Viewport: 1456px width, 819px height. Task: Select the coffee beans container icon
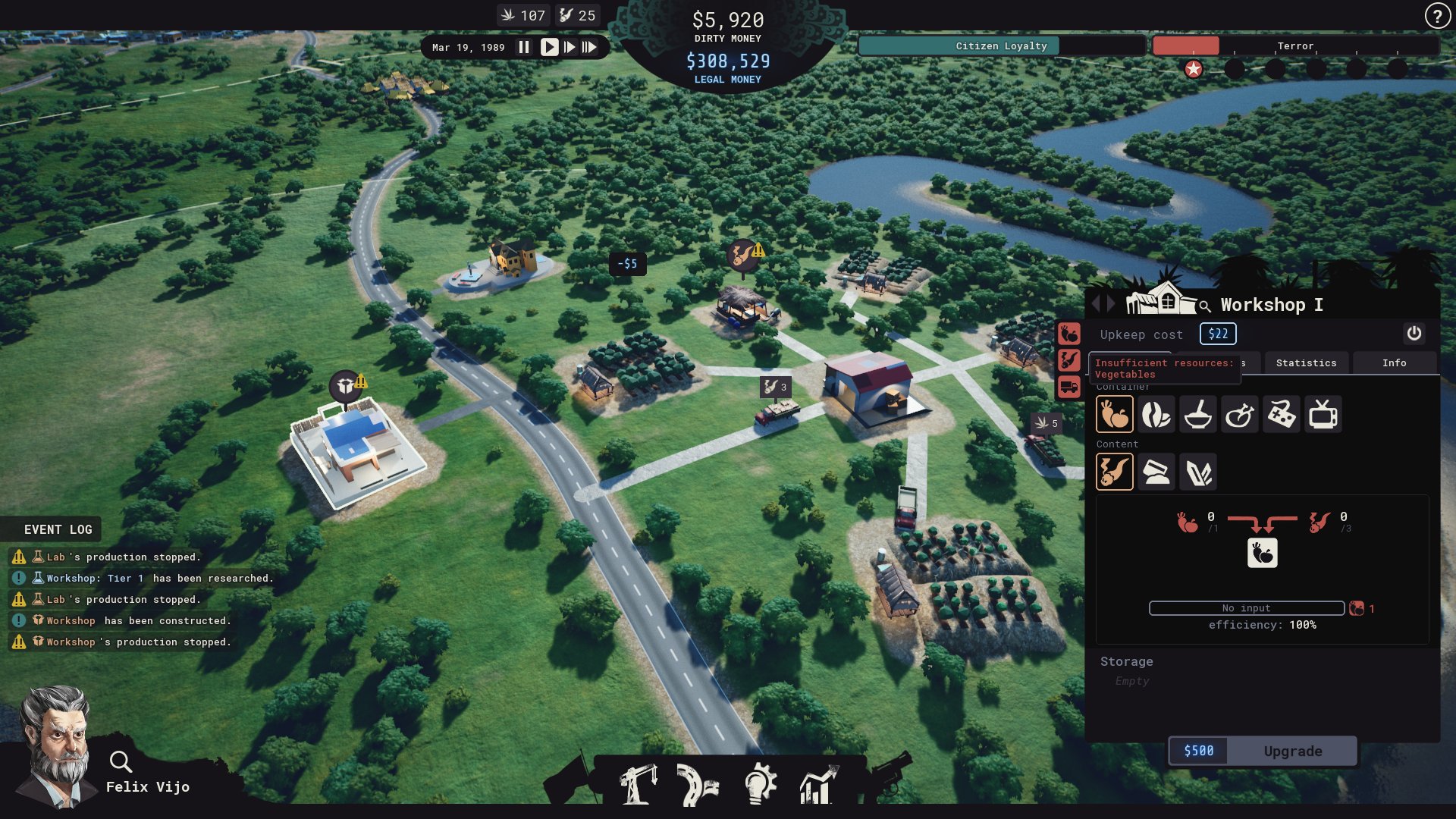1156,416
